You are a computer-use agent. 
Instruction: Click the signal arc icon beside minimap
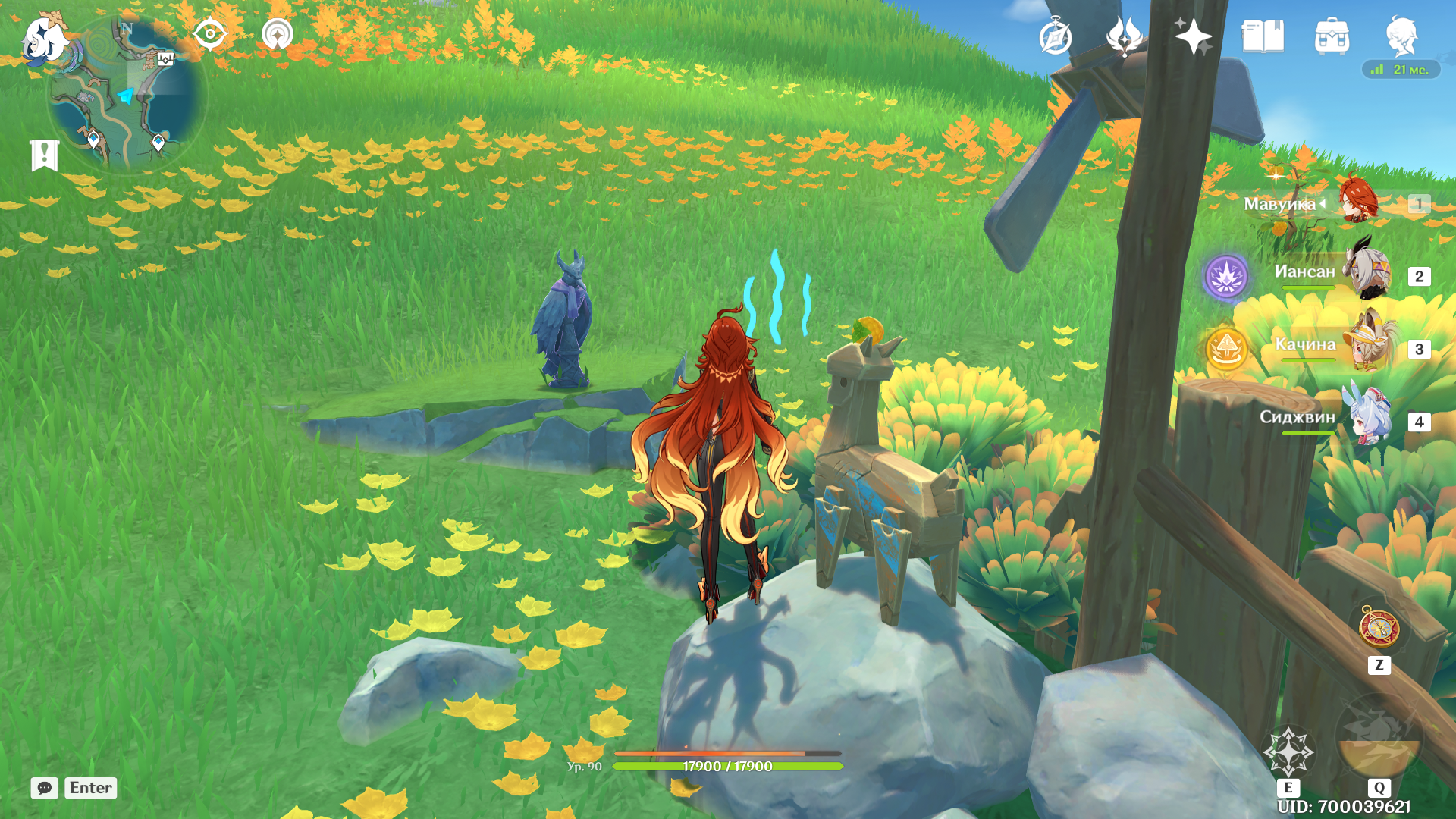click(278, 34)
